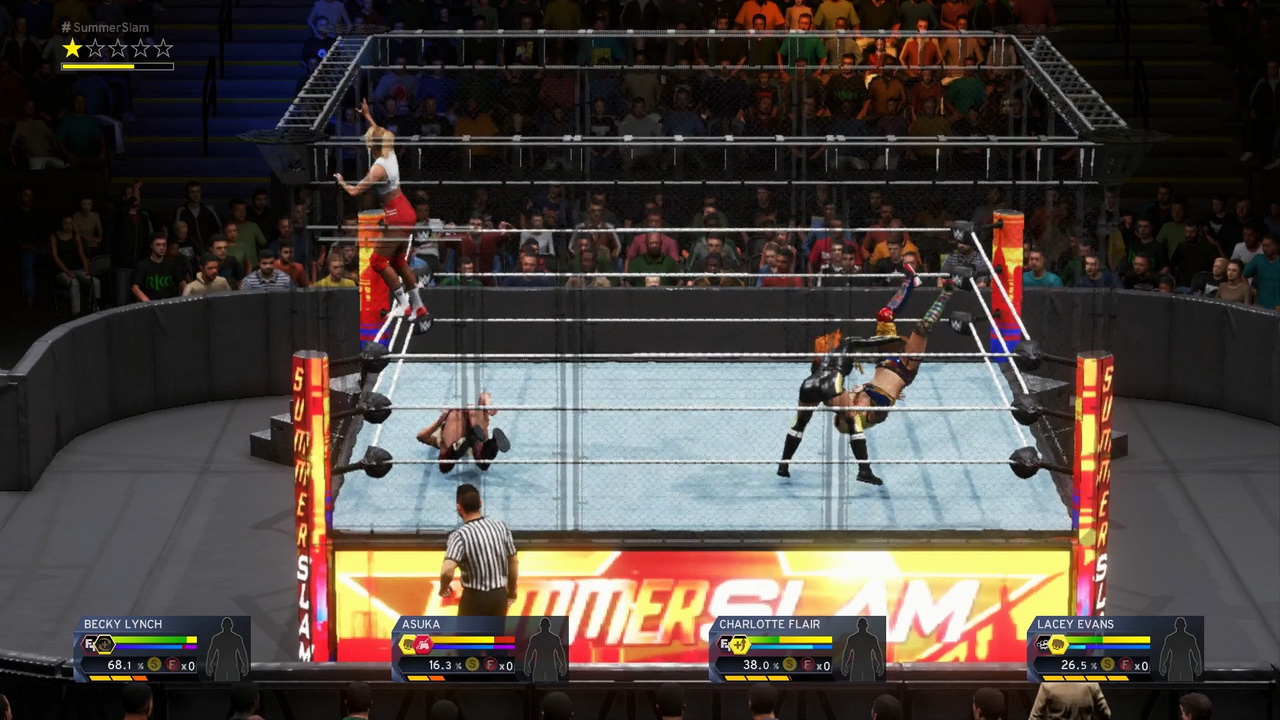Select Becky Lynch's yellow-outlined hexagon payback icon
Image resolution: width=1280 pixels, height=720 pixels.
pos(105,644)
